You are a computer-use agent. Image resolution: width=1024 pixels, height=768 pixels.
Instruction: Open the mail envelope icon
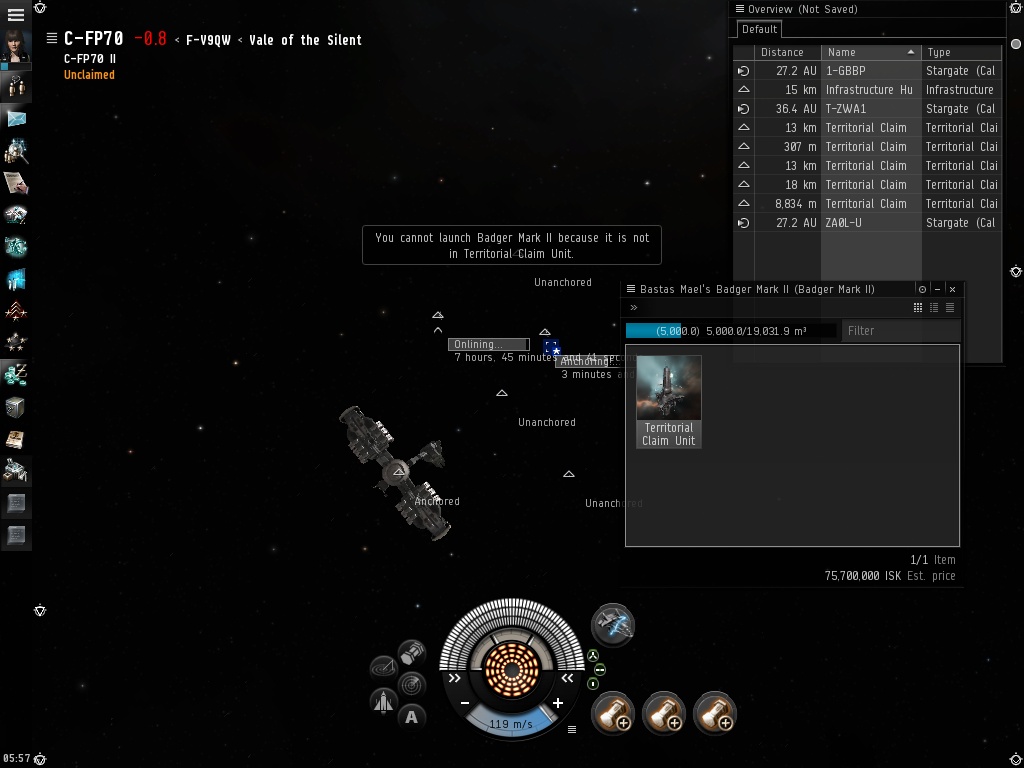coord(15,119)
